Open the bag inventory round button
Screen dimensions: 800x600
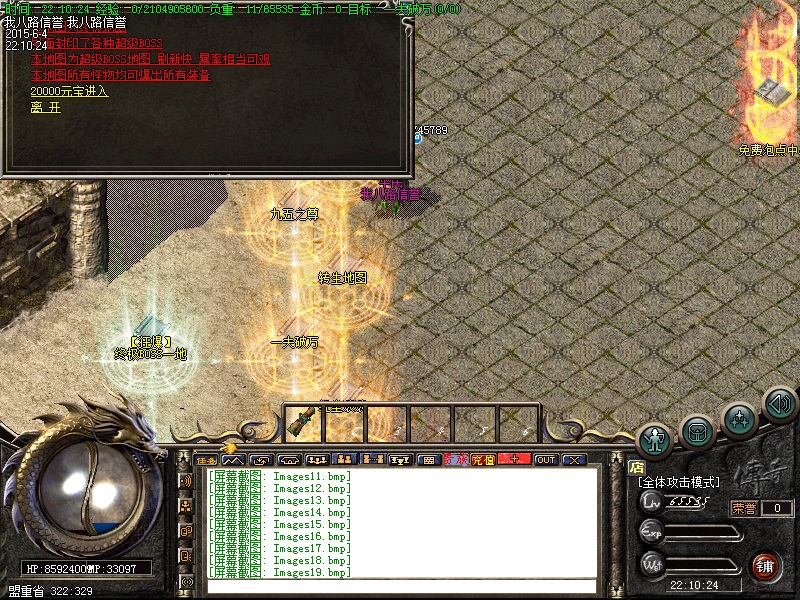[x=697, y=430]
